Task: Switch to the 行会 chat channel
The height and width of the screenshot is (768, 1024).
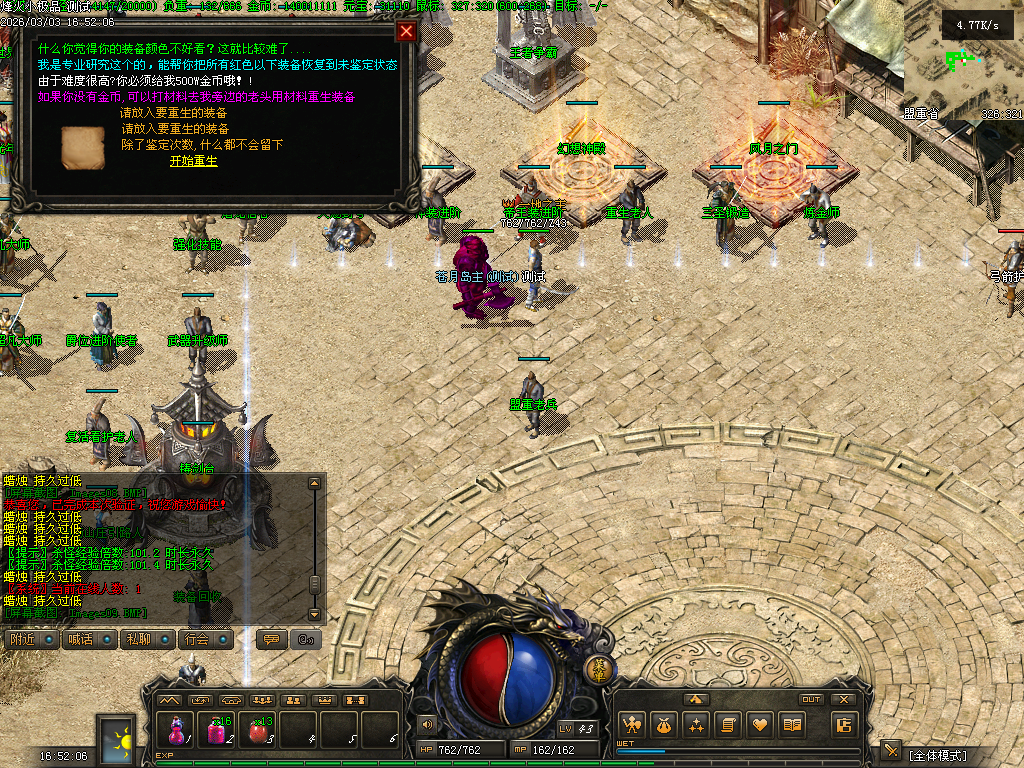Action: tap(206, 639)
